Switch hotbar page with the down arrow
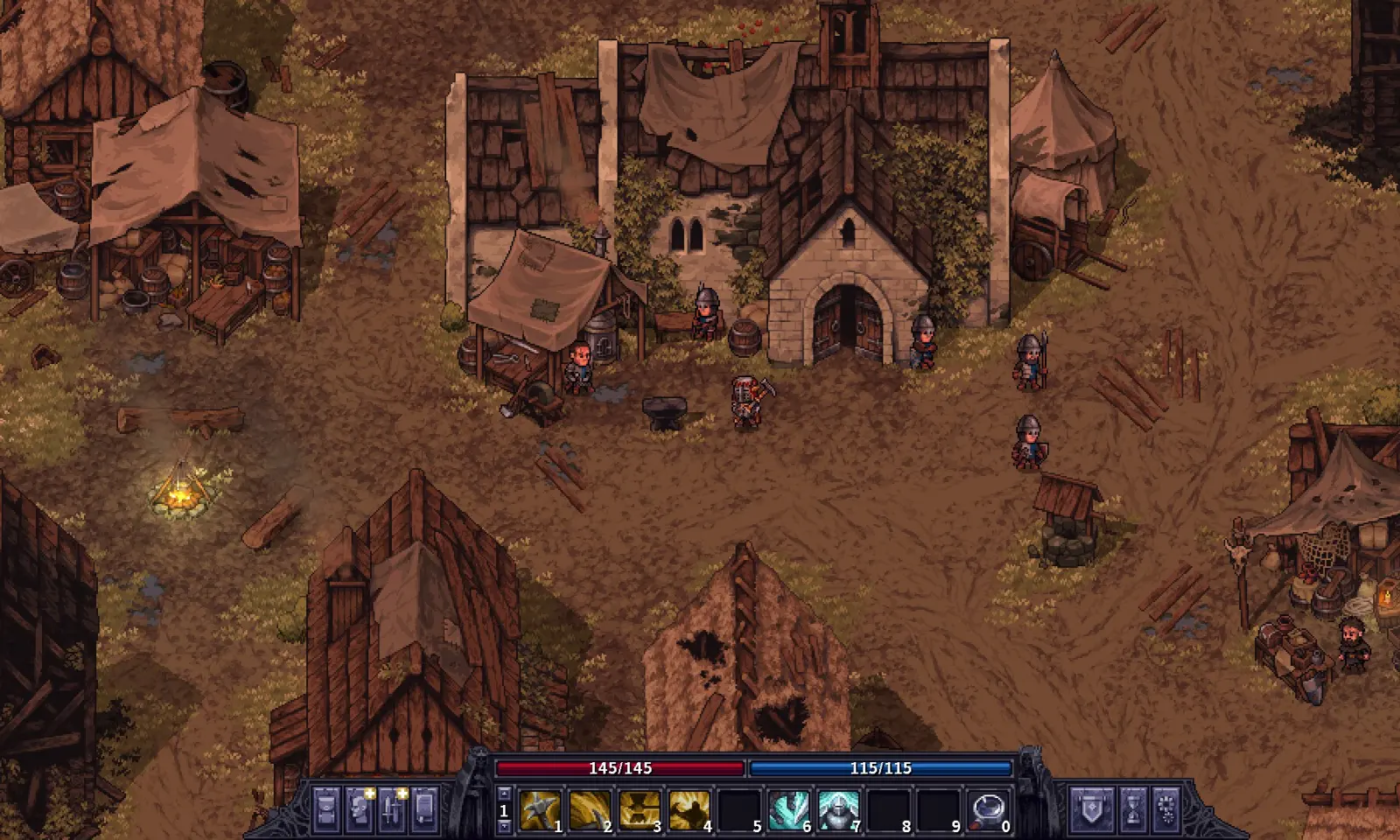 click(x=503, y=826)
